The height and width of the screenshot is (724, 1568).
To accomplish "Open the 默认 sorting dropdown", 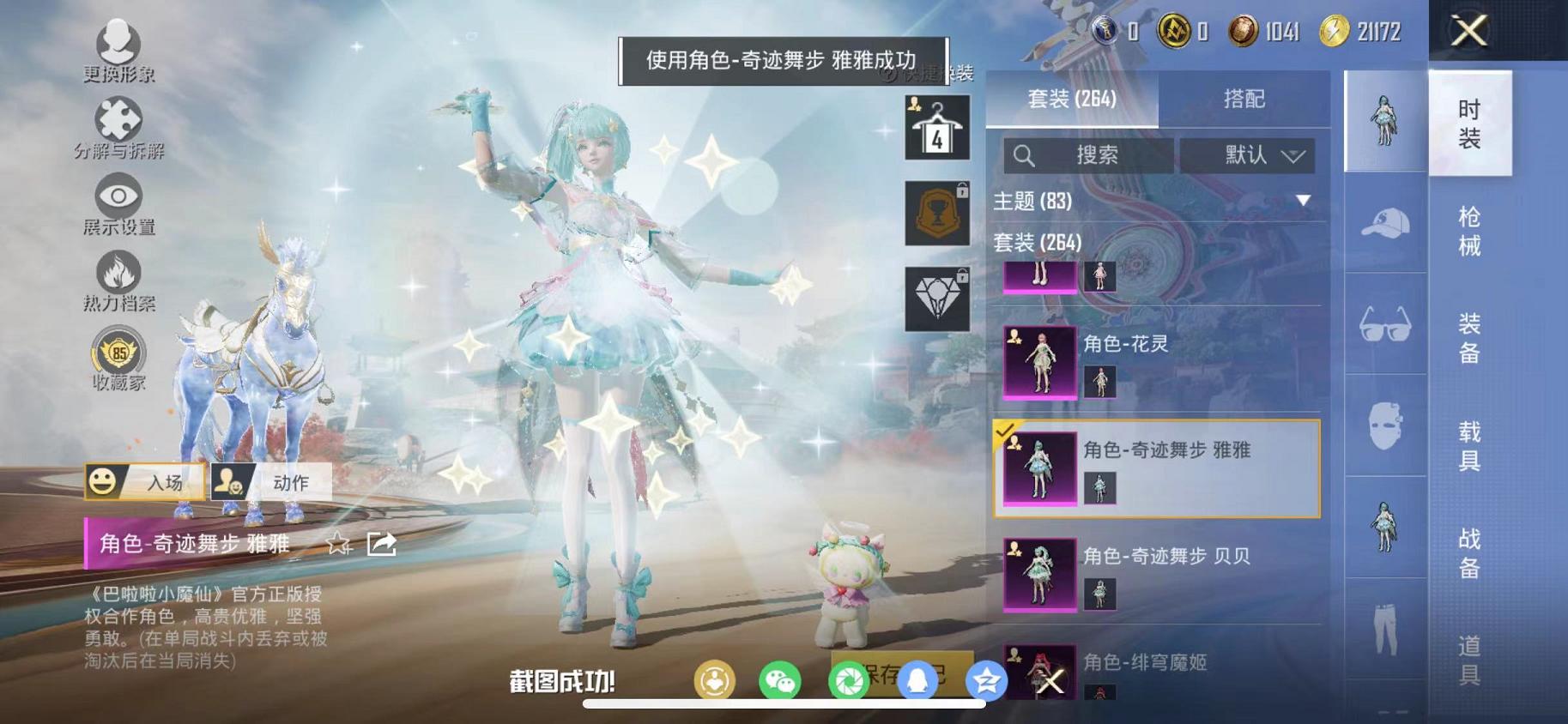I will 1249,155.
